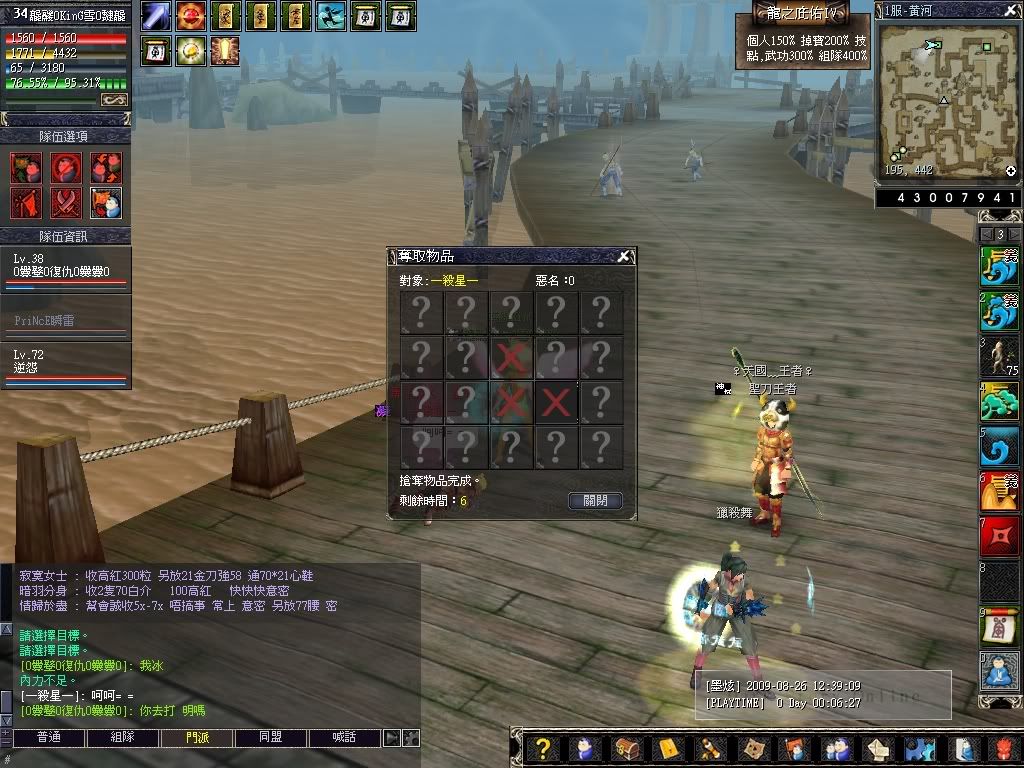Use the figurine item with count 75
Viewport: 1024px width, 768px height.
pos(999,355)
